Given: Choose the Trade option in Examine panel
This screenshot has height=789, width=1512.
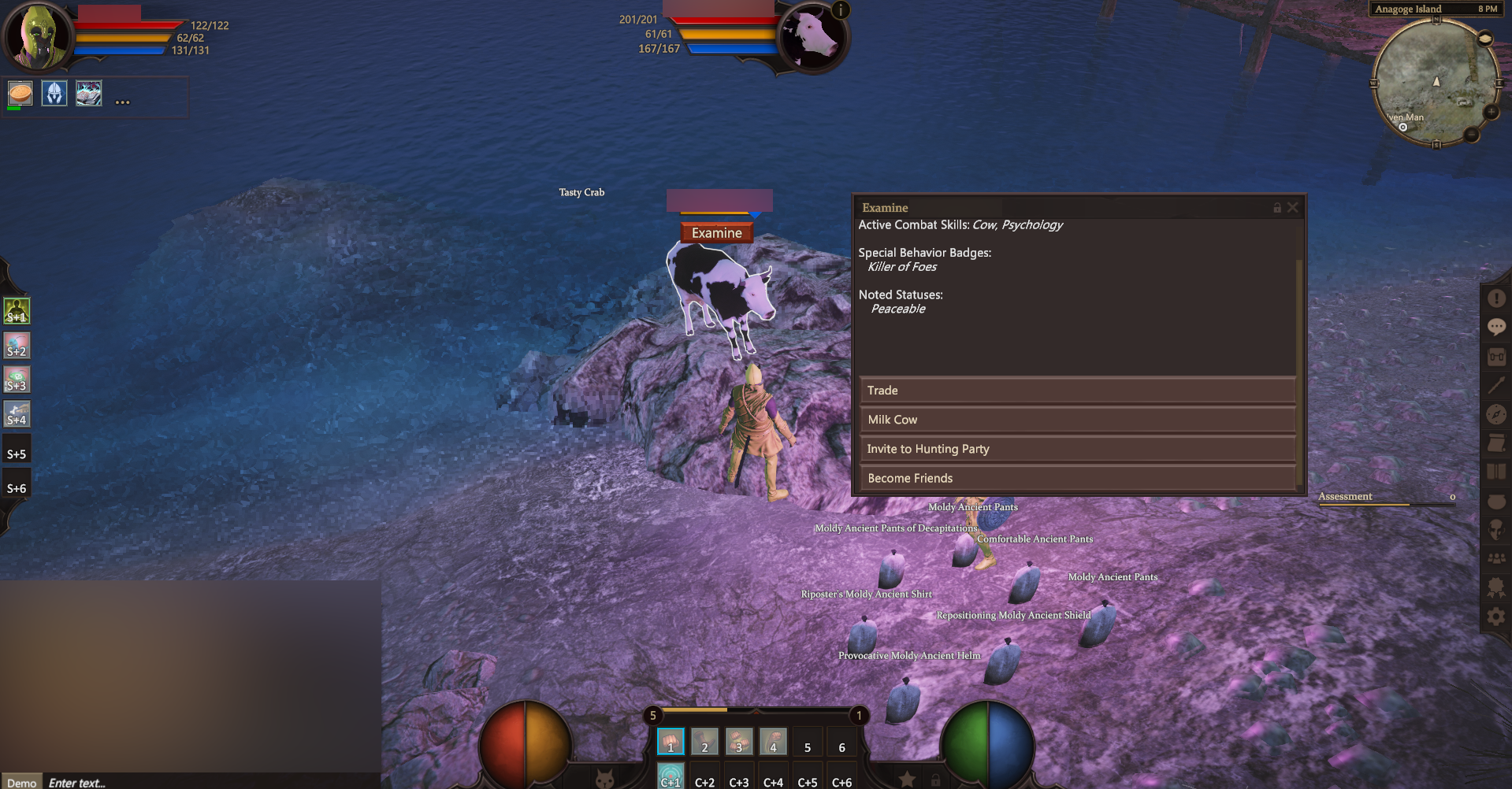Looking at the screenshot, I should click(1076, 391).
